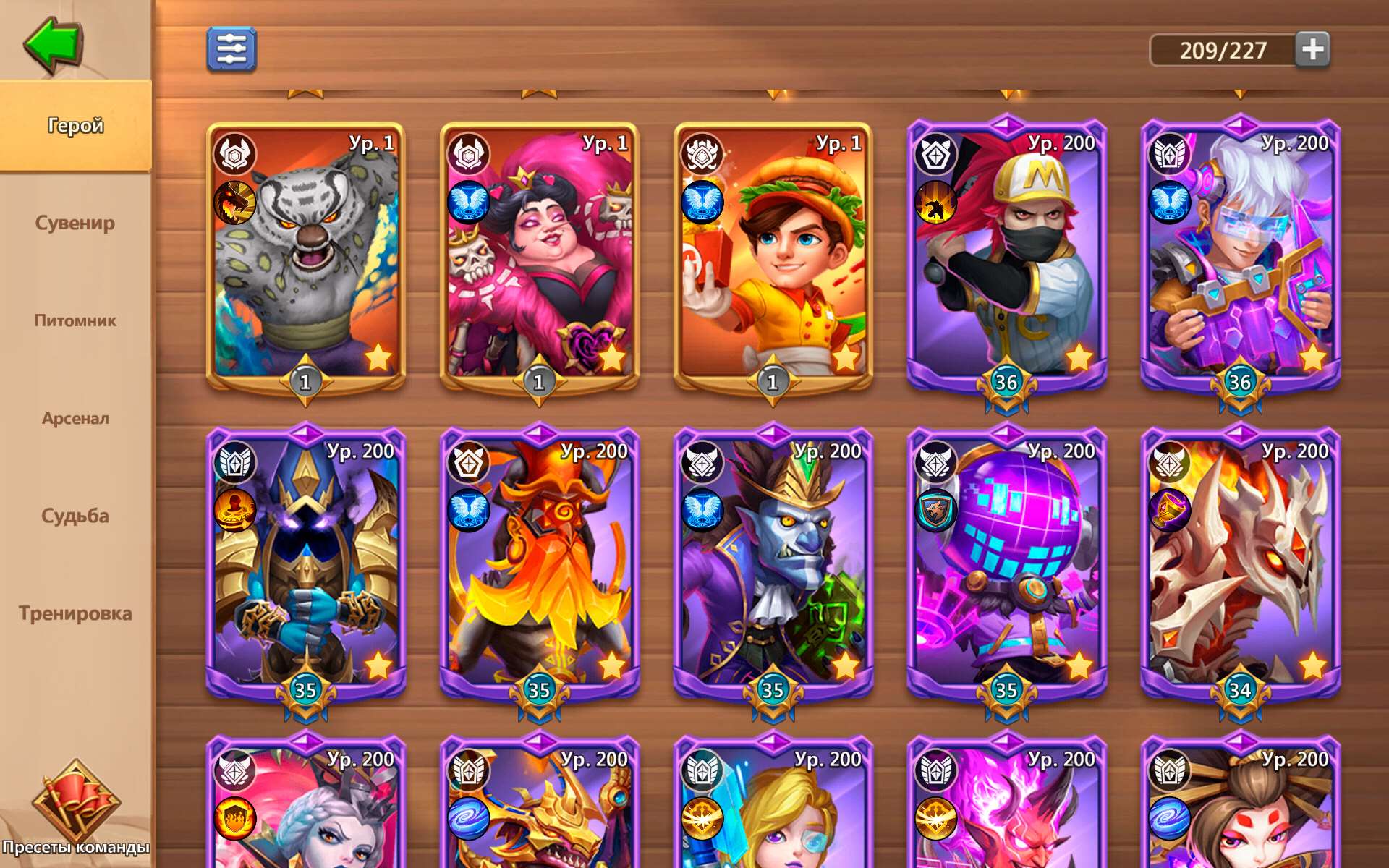1389x868 pixels.
Task: Open the Питомник section
Action: tap(75, 321)
